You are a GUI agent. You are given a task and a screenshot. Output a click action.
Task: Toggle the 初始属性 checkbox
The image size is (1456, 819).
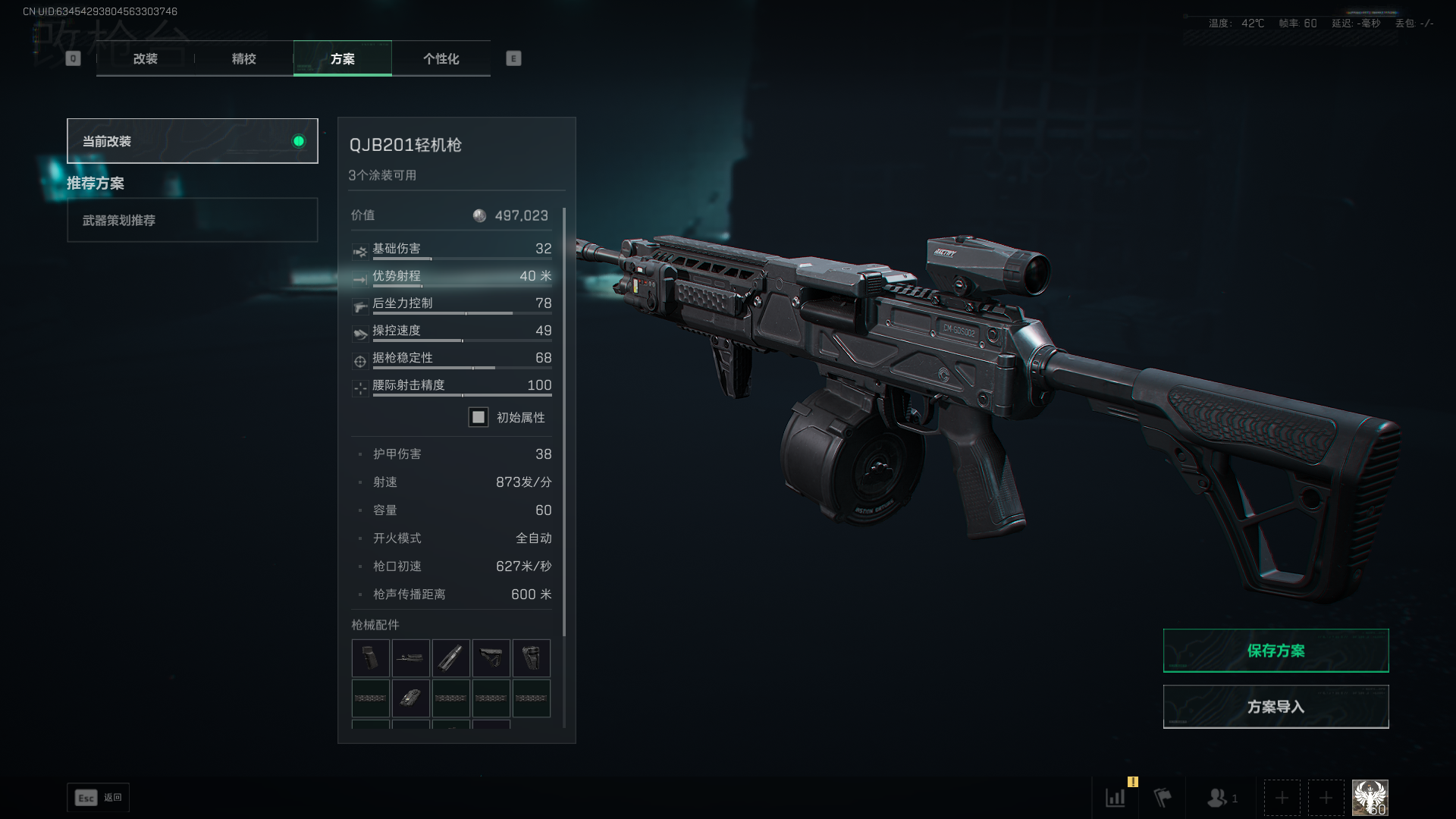point(478,417)
